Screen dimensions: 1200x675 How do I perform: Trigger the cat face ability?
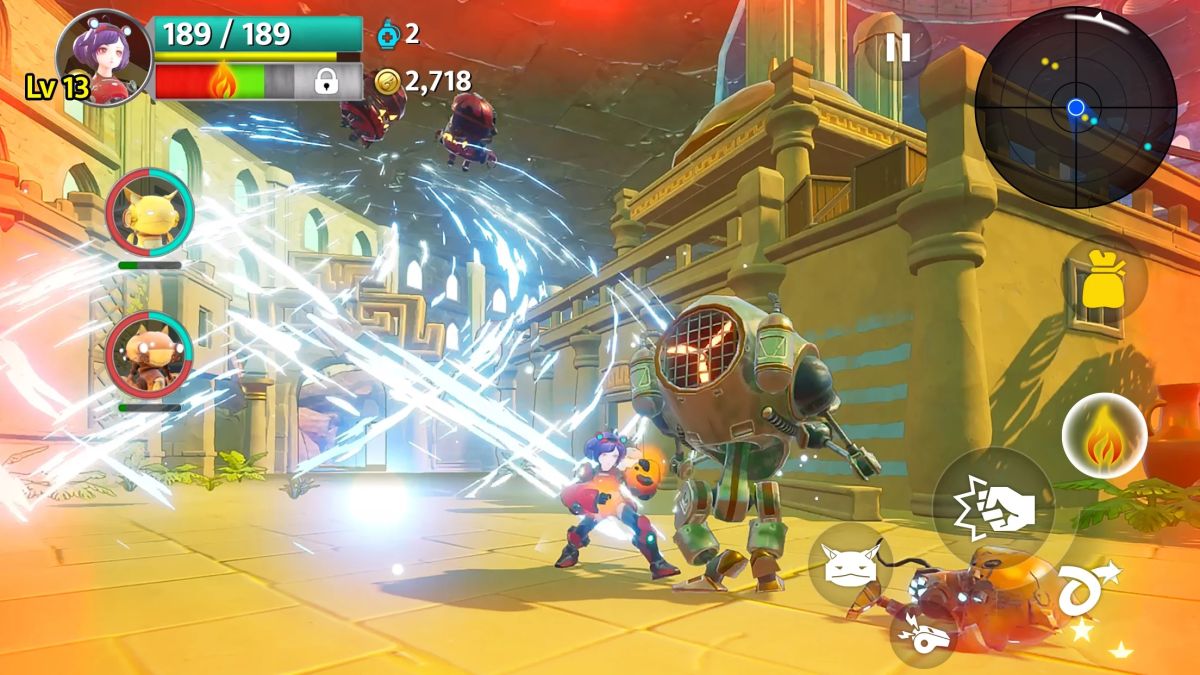click(850, 565)
